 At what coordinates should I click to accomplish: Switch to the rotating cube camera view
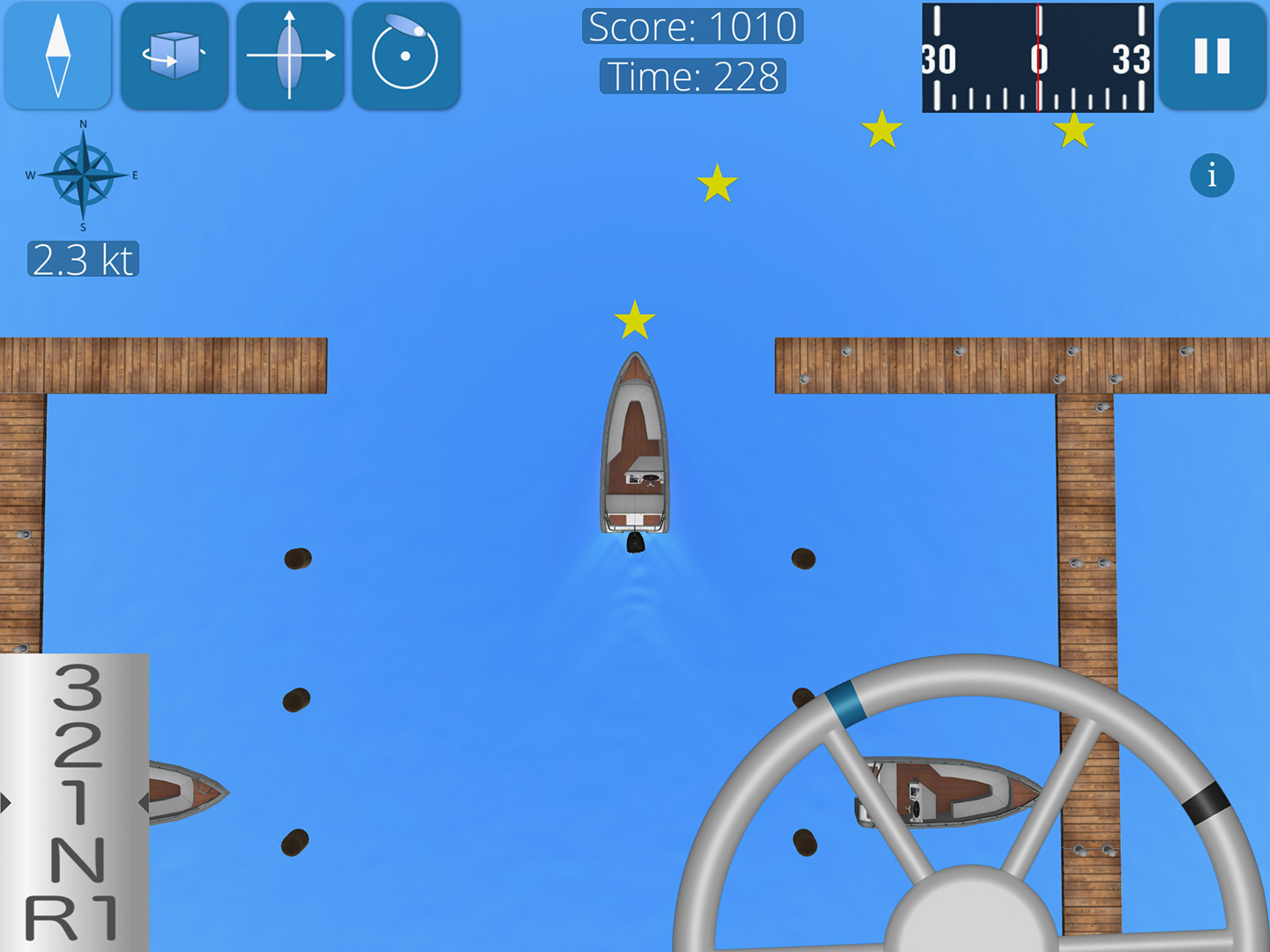coord(174,55)
